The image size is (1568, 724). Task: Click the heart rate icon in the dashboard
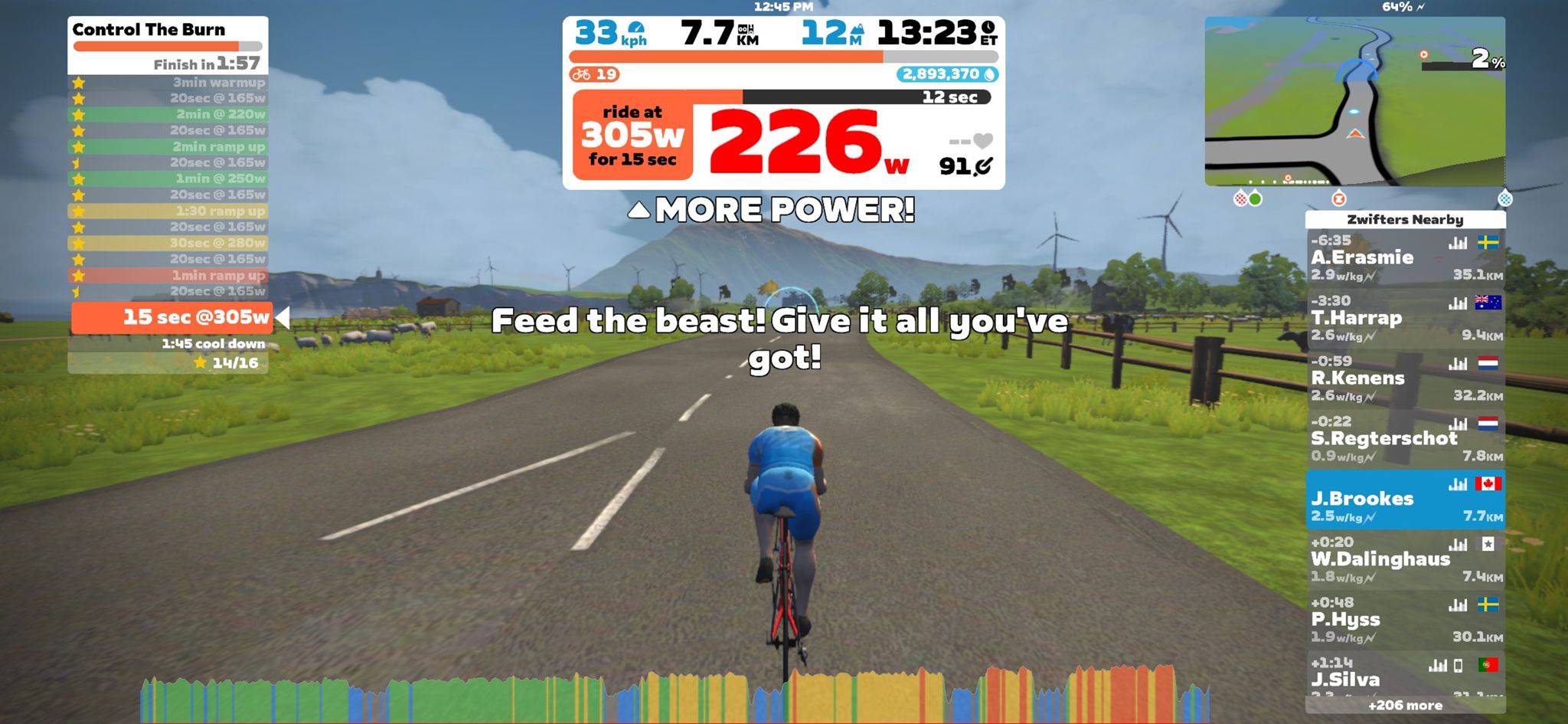click(982, 139)
